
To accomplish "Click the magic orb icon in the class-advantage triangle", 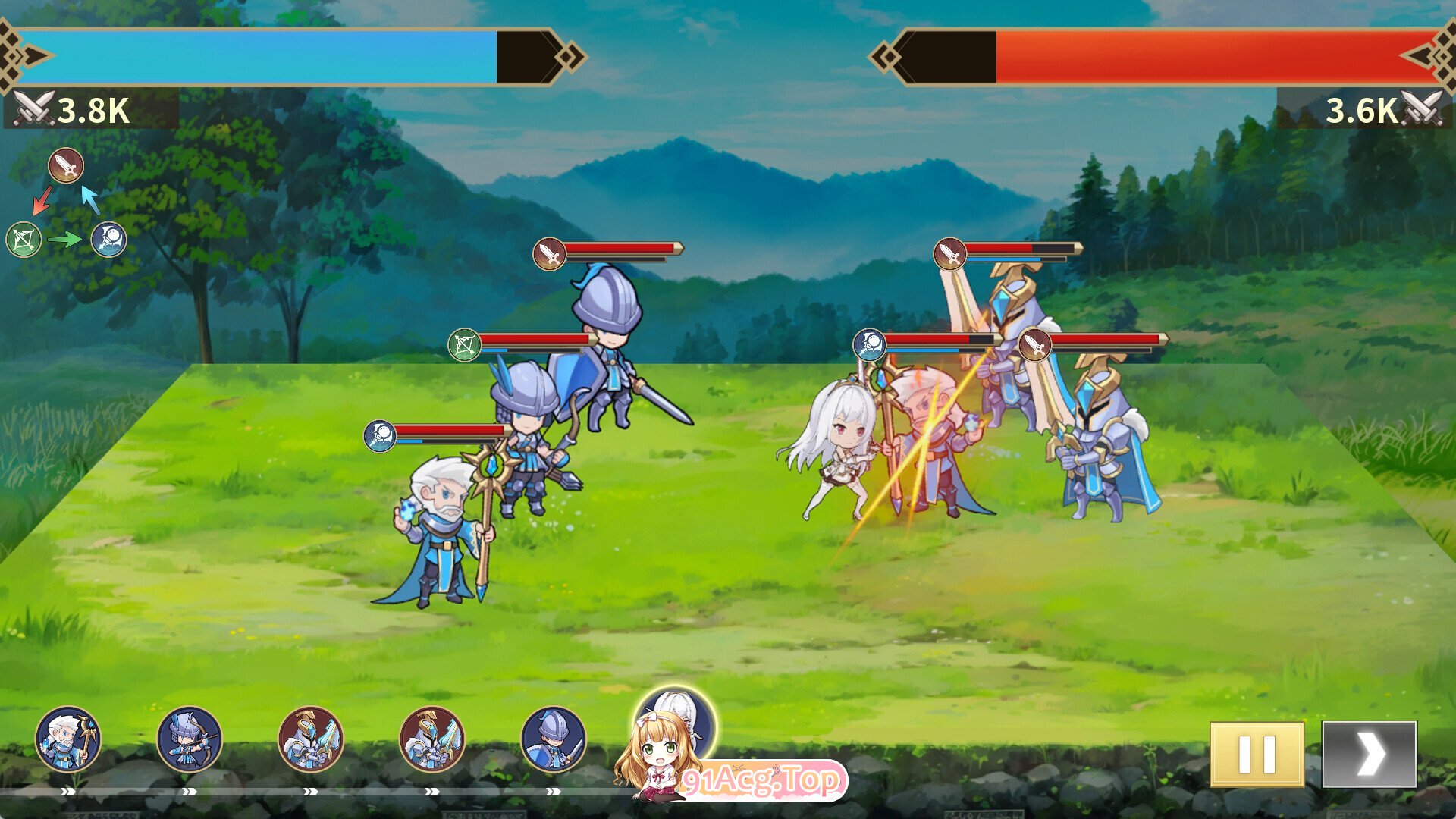I will coord(109,240).
